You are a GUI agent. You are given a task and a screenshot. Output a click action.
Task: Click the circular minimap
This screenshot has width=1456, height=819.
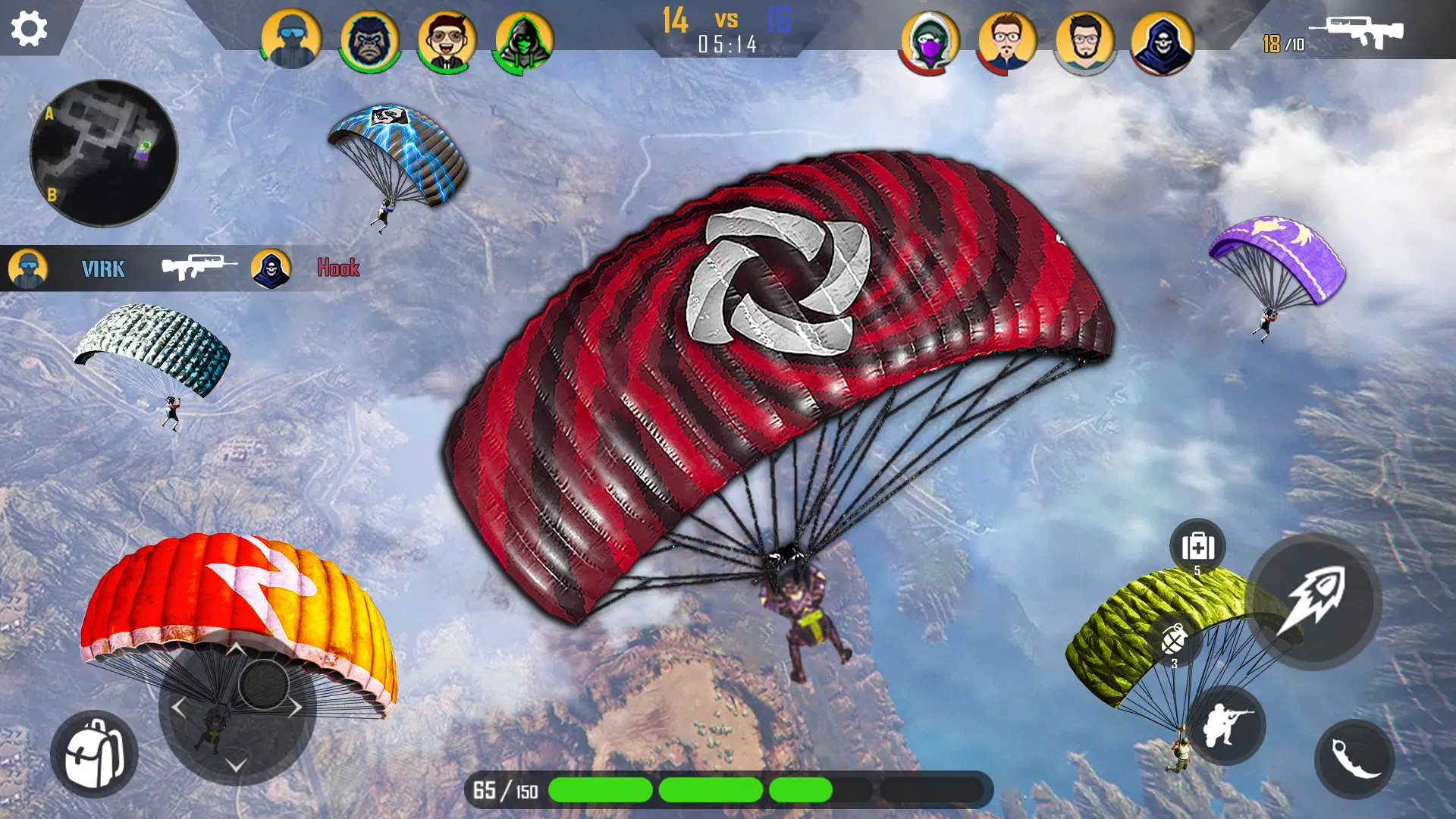pos(104,152)
